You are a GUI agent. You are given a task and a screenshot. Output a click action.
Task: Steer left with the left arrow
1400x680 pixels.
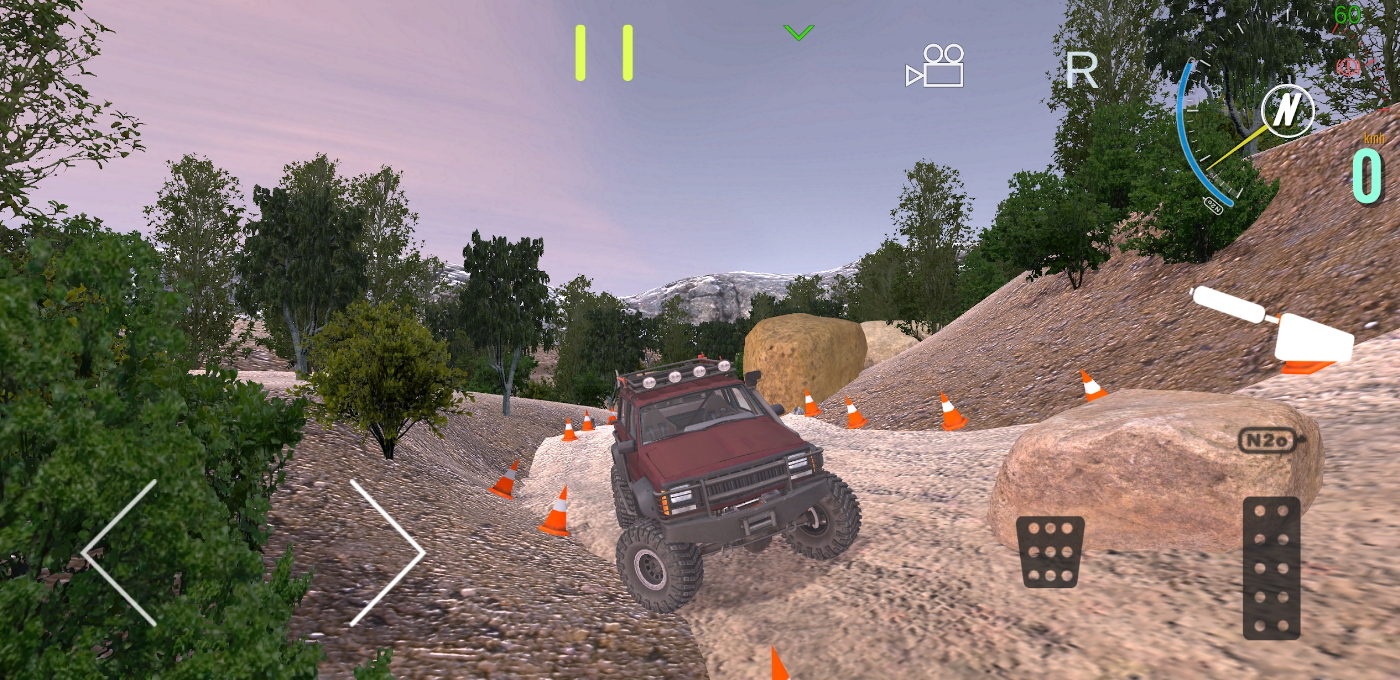click(120, 553)
